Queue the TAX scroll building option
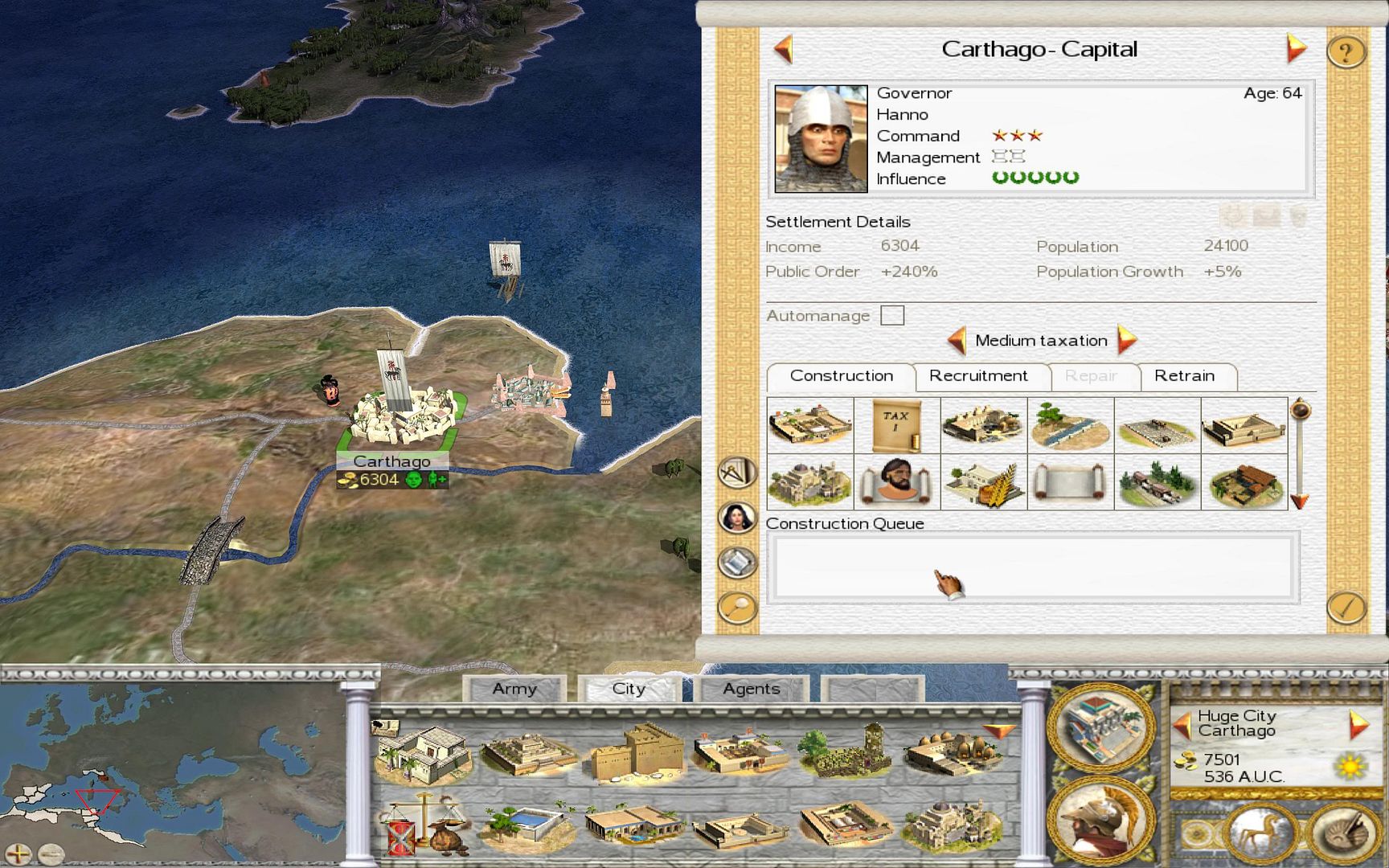Viewport: 1389px width, 868px height. [x=896, y=425]
